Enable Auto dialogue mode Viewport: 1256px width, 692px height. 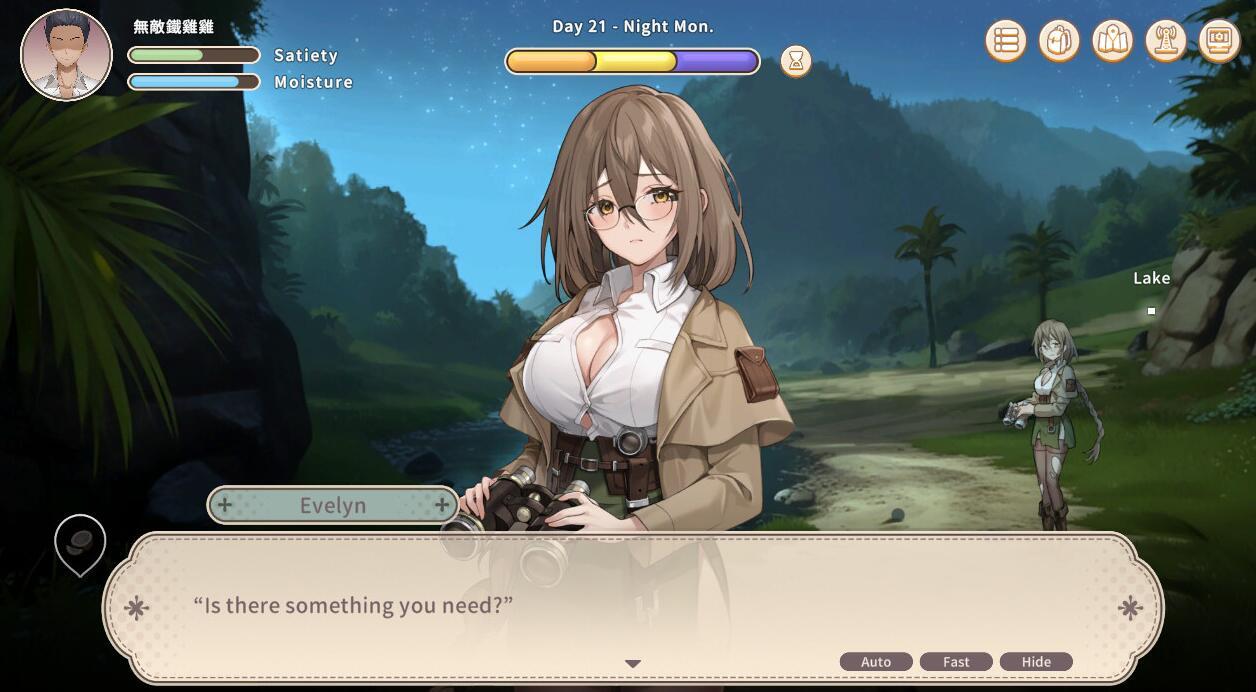point(876,662)
